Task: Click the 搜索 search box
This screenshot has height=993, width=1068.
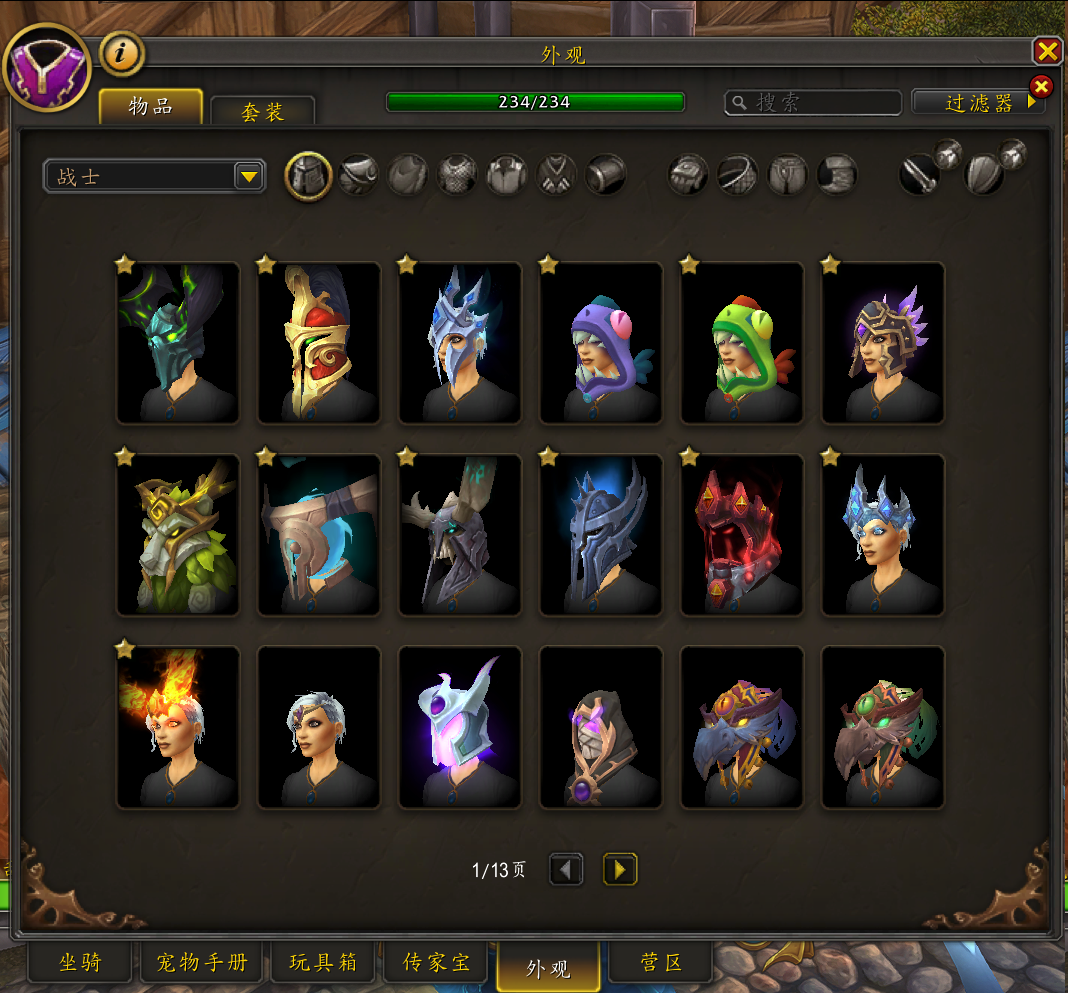Action: click(x=813, y=102)
